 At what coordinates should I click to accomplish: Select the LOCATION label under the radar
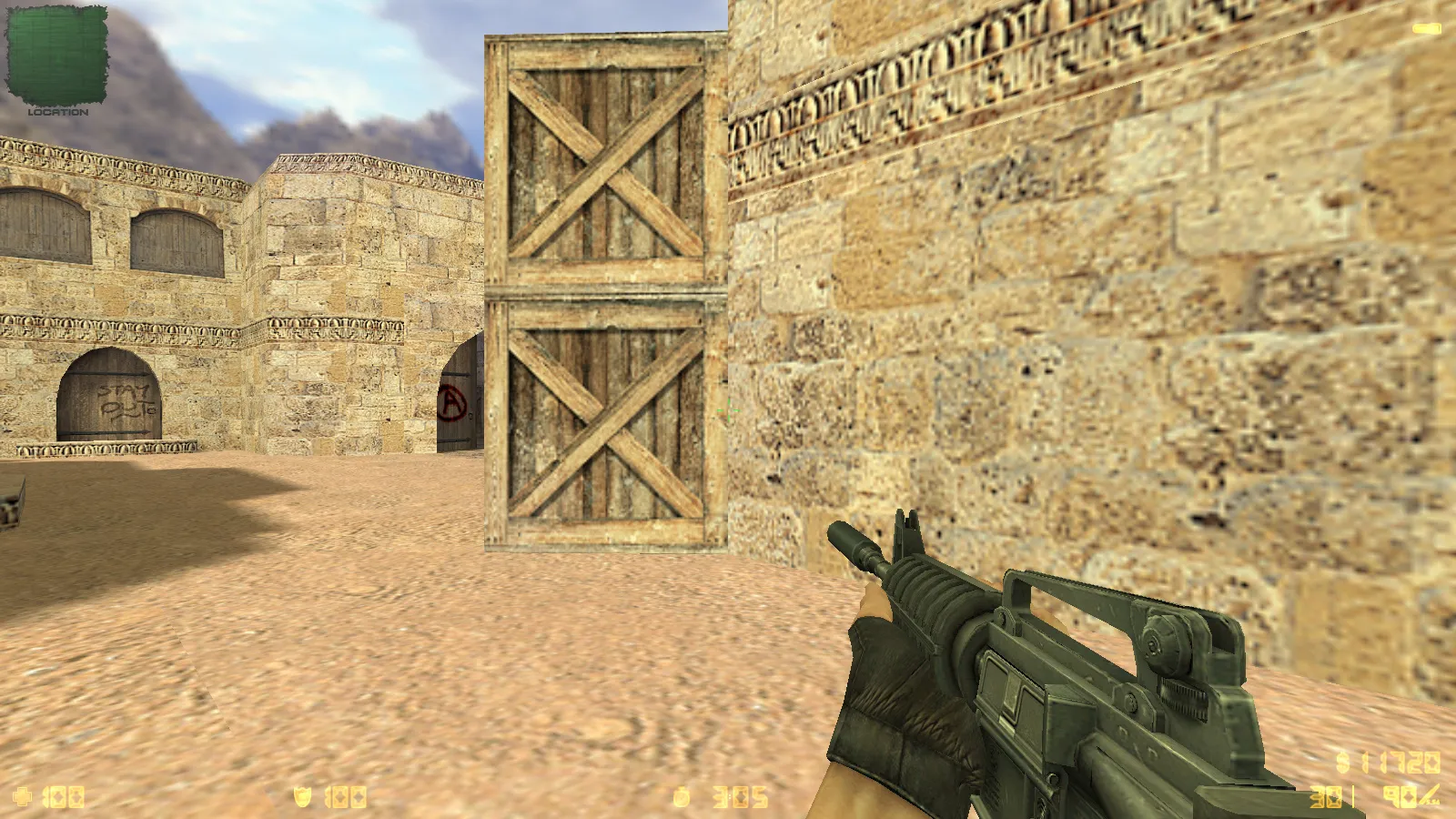(60, 114)
